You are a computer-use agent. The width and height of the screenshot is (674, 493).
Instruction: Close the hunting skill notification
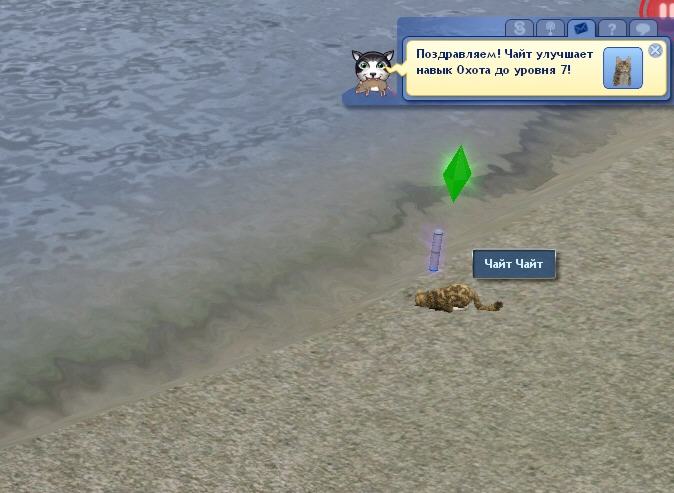(655, 50)
